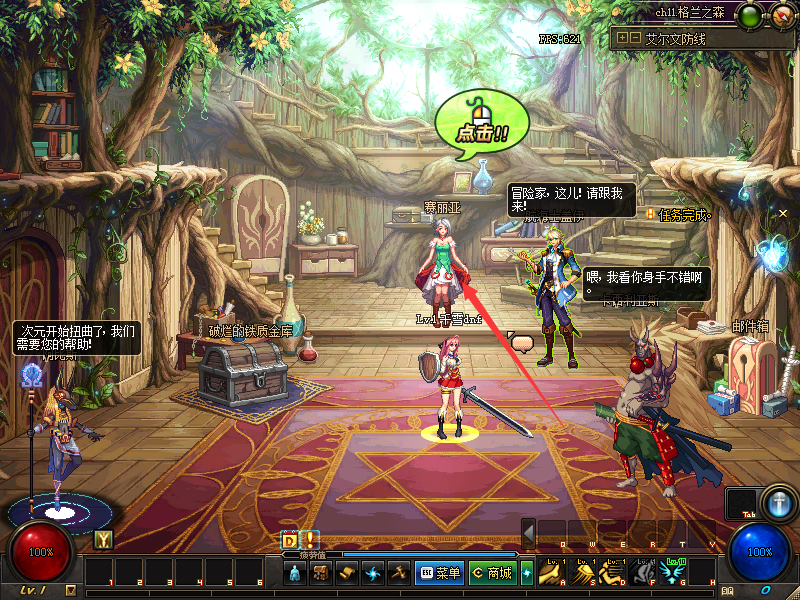The height and width of the screenshot is (600, 800).
Task: Open the blue shuriken skill menu icon
Action: click(x=373, y=573)
